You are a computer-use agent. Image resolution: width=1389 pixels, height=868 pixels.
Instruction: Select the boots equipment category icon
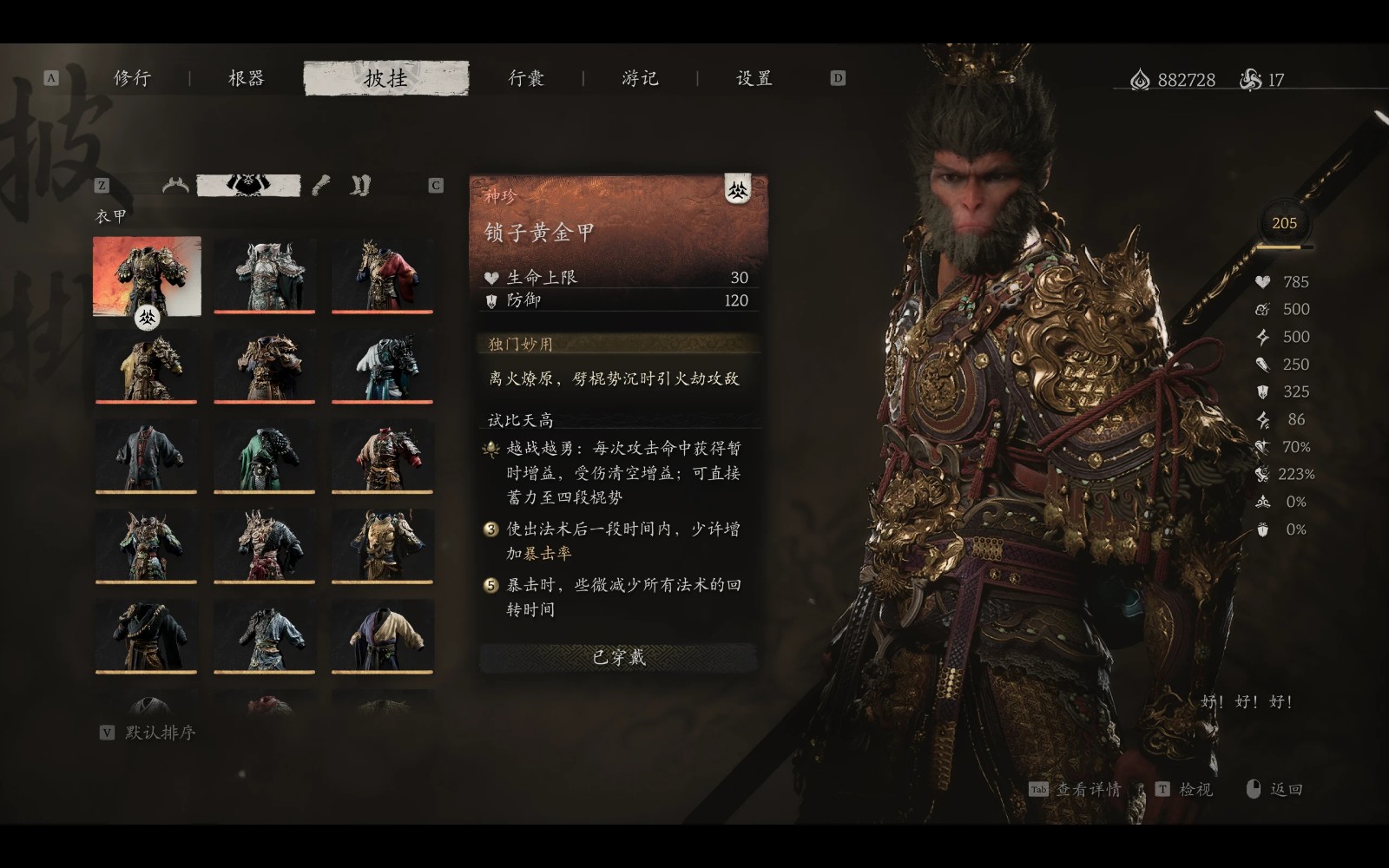pos(359,184)
